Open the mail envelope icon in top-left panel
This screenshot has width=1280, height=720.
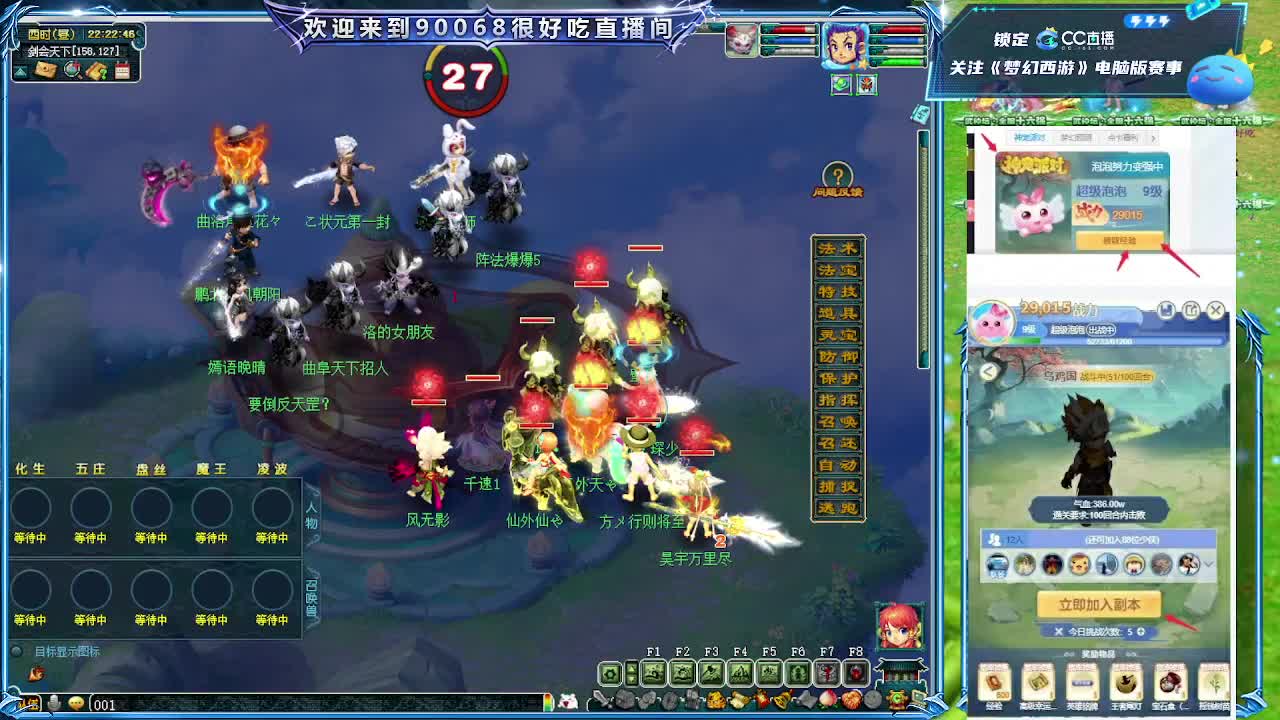click(x=44, y=70)
